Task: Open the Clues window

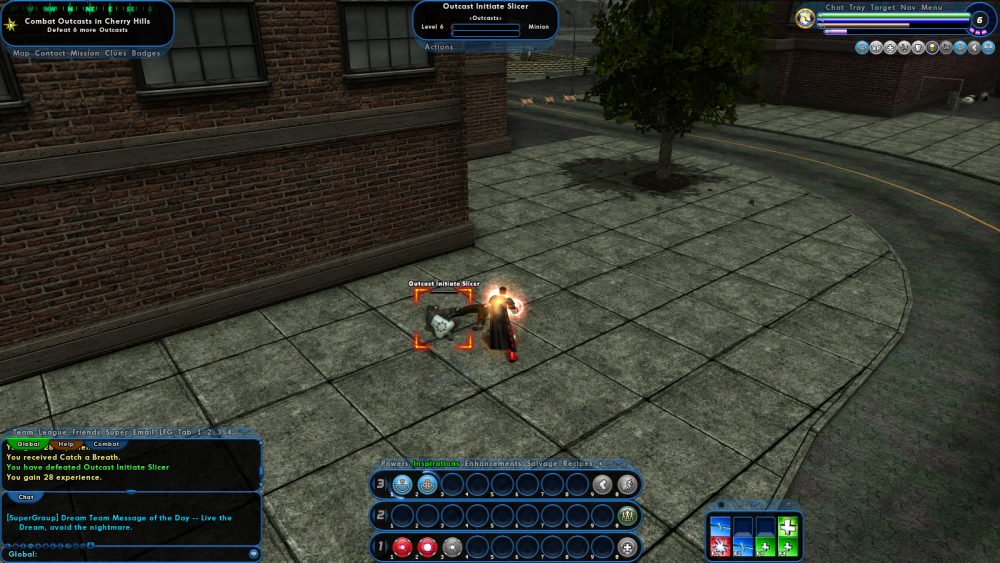Action: [116, 53]
